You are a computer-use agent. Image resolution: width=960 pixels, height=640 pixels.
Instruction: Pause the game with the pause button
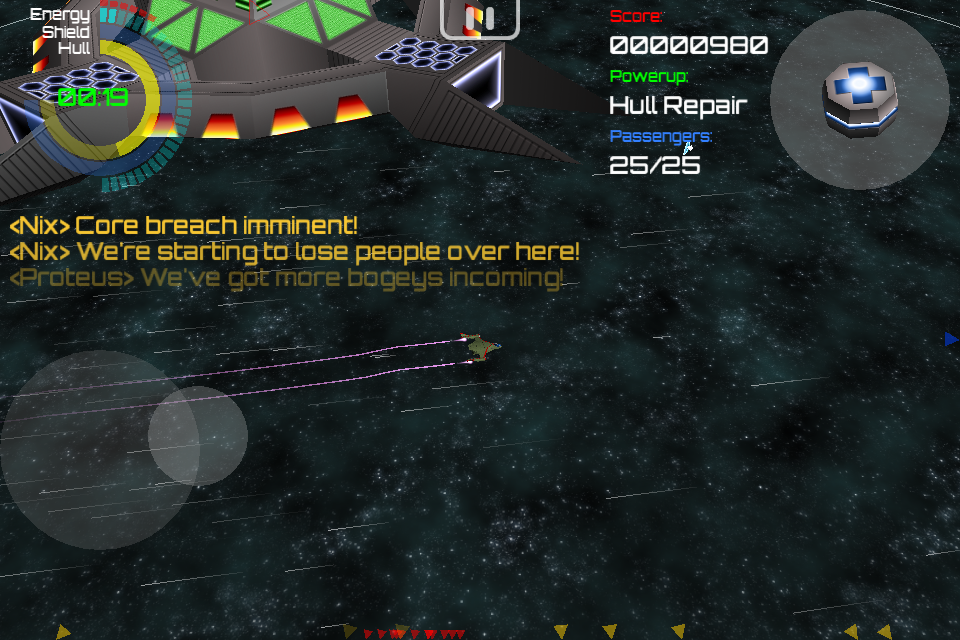pos(480,18)
